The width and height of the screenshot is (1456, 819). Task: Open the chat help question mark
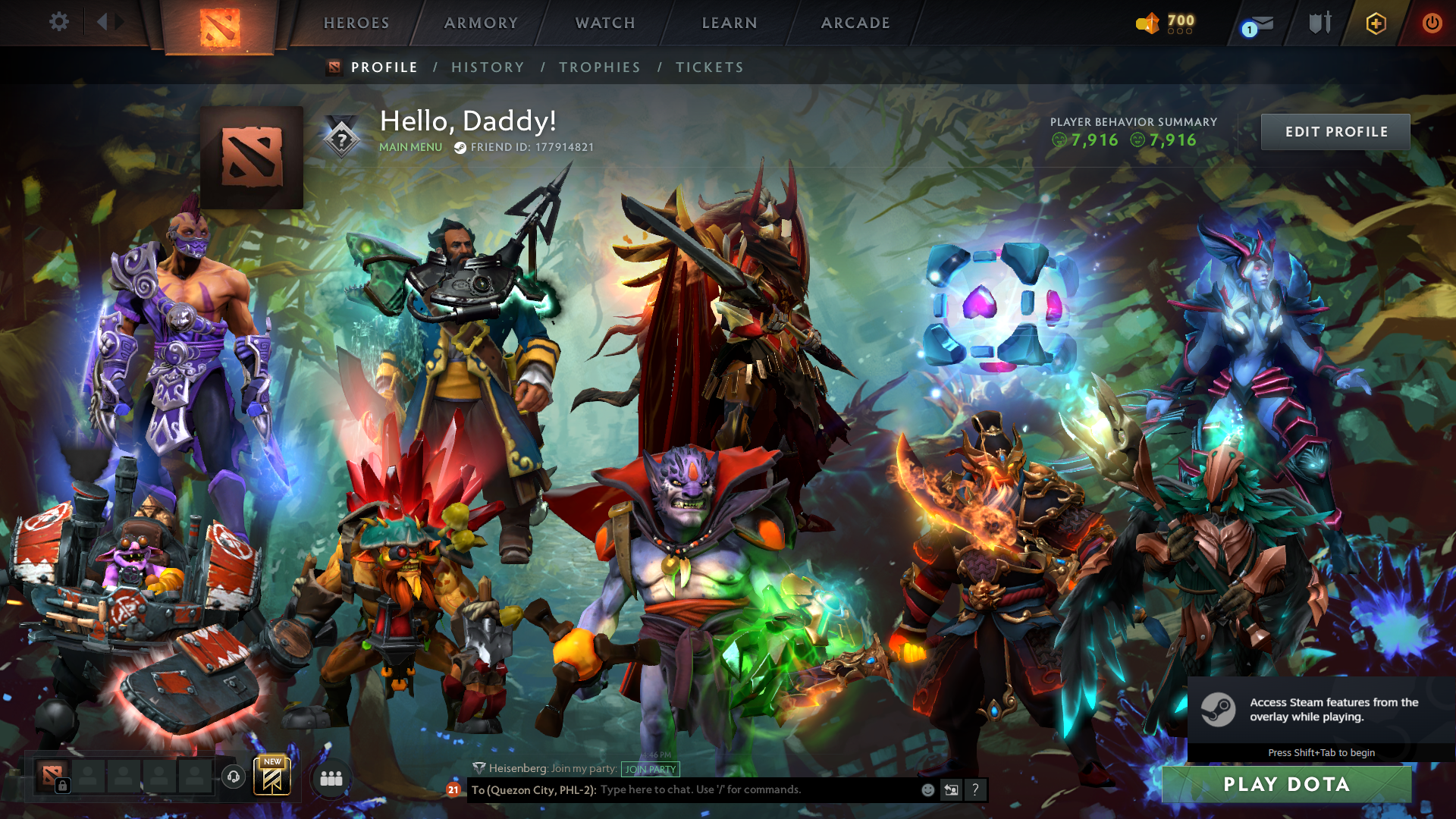click(x=975, y=790)
